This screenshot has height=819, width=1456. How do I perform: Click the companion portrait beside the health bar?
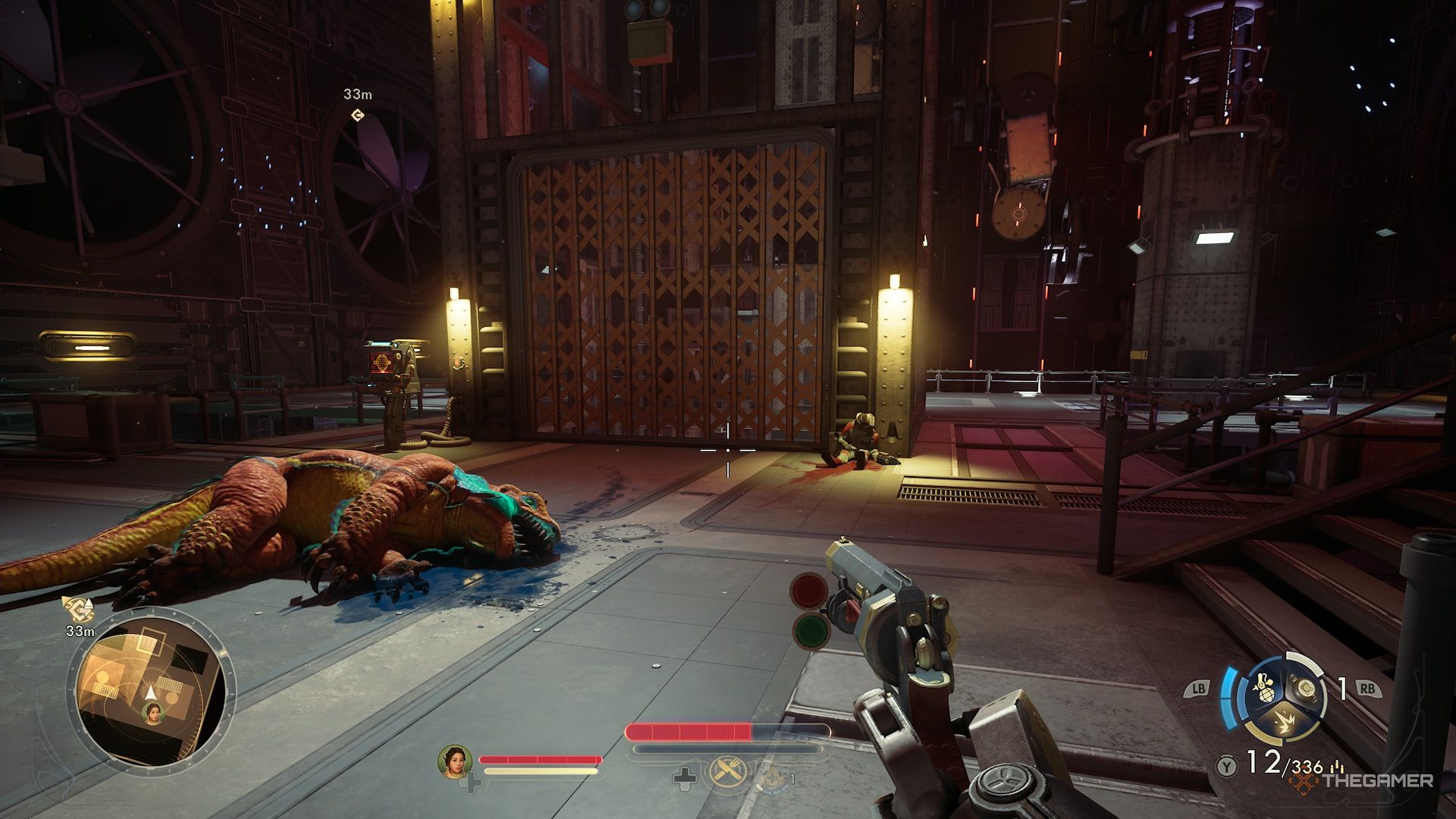pyautogui.click(x=455, y=761)
